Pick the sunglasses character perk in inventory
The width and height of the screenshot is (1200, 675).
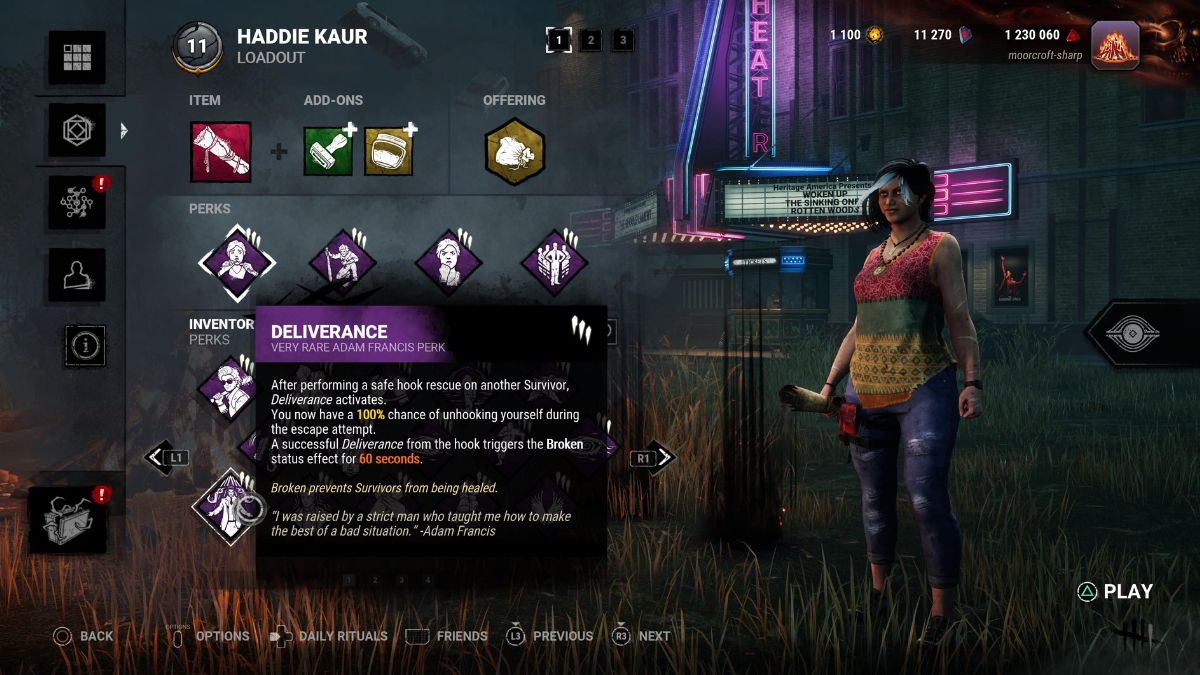click(x=229, y=387)
